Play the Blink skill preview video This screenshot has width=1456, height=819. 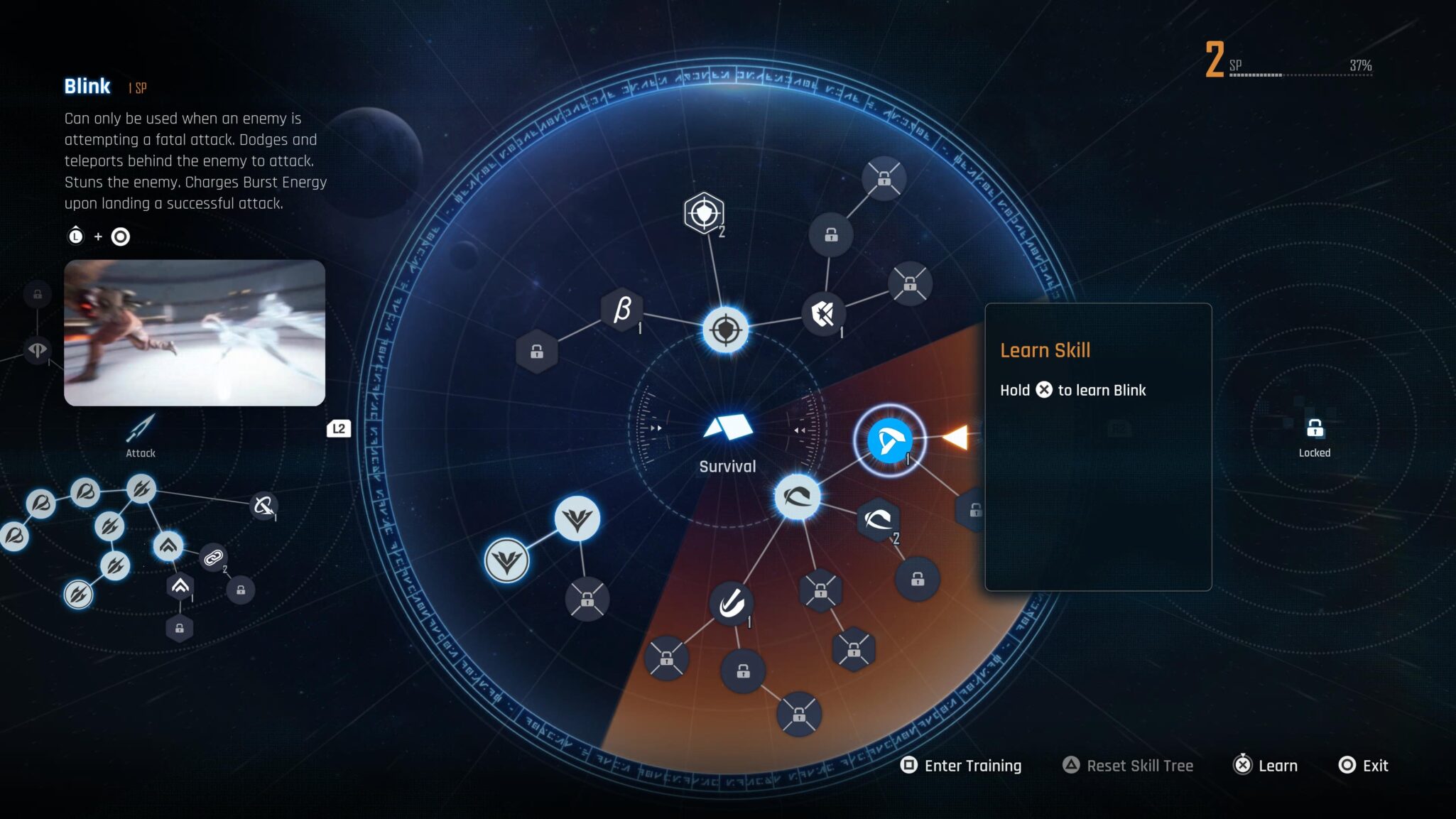click(195, 332)
